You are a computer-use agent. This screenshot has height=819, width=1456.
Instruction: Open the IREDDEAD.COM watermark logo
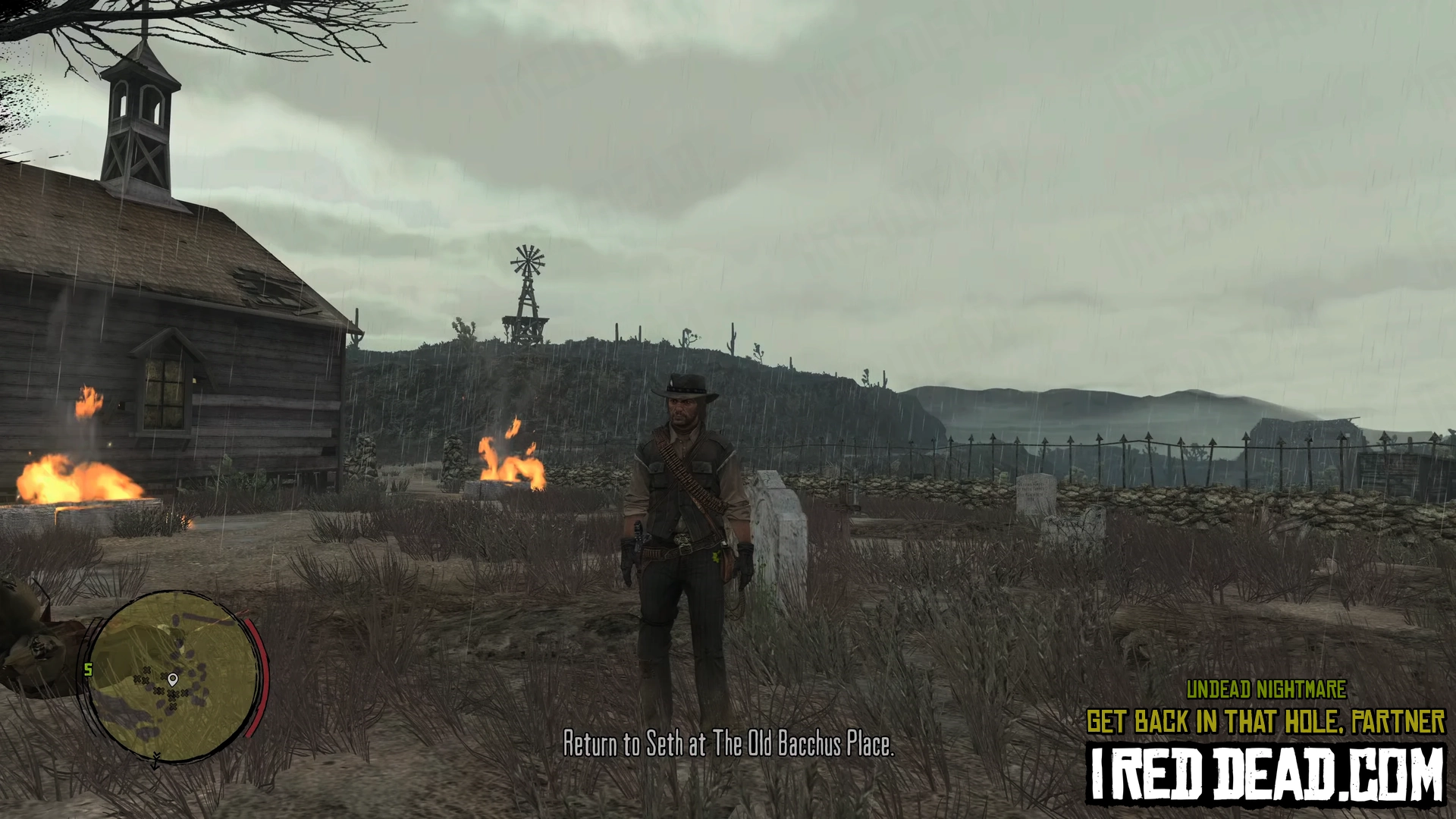pos(1266,773)
